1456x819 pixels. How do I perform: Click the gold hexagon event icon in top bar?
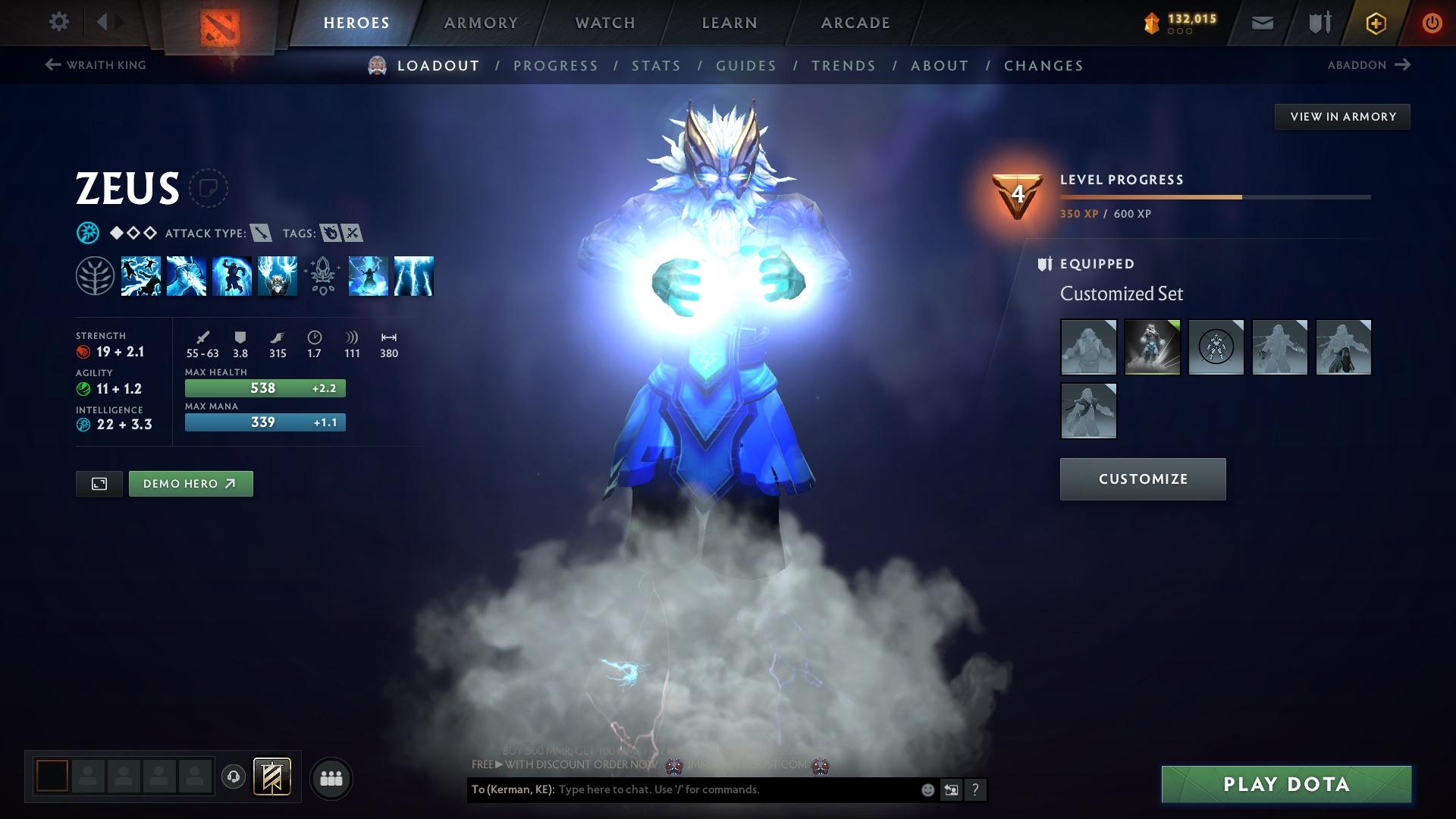pos(1375,22)
